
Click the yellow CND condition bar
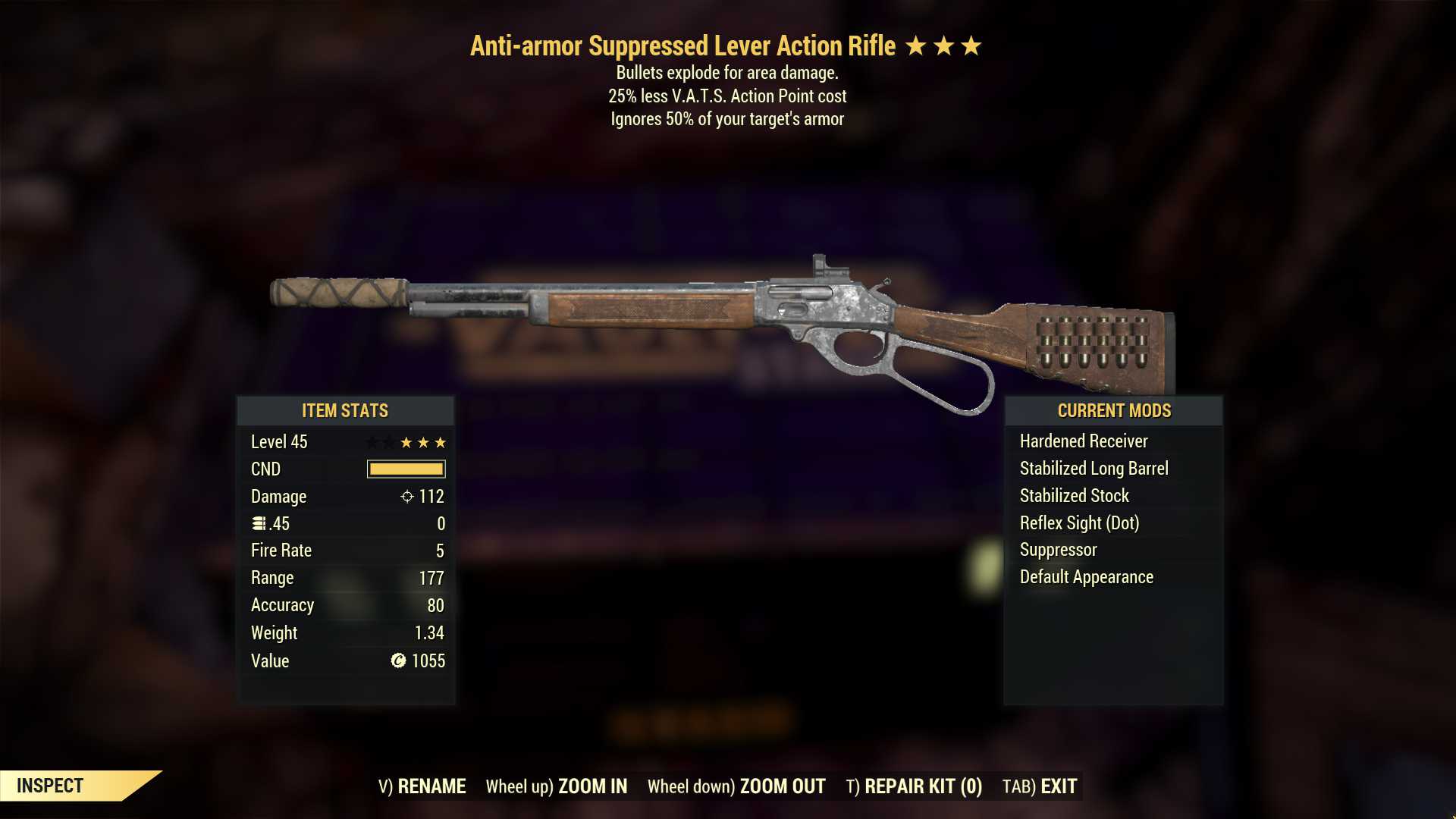pyautogui.click(x=406, y=469)
